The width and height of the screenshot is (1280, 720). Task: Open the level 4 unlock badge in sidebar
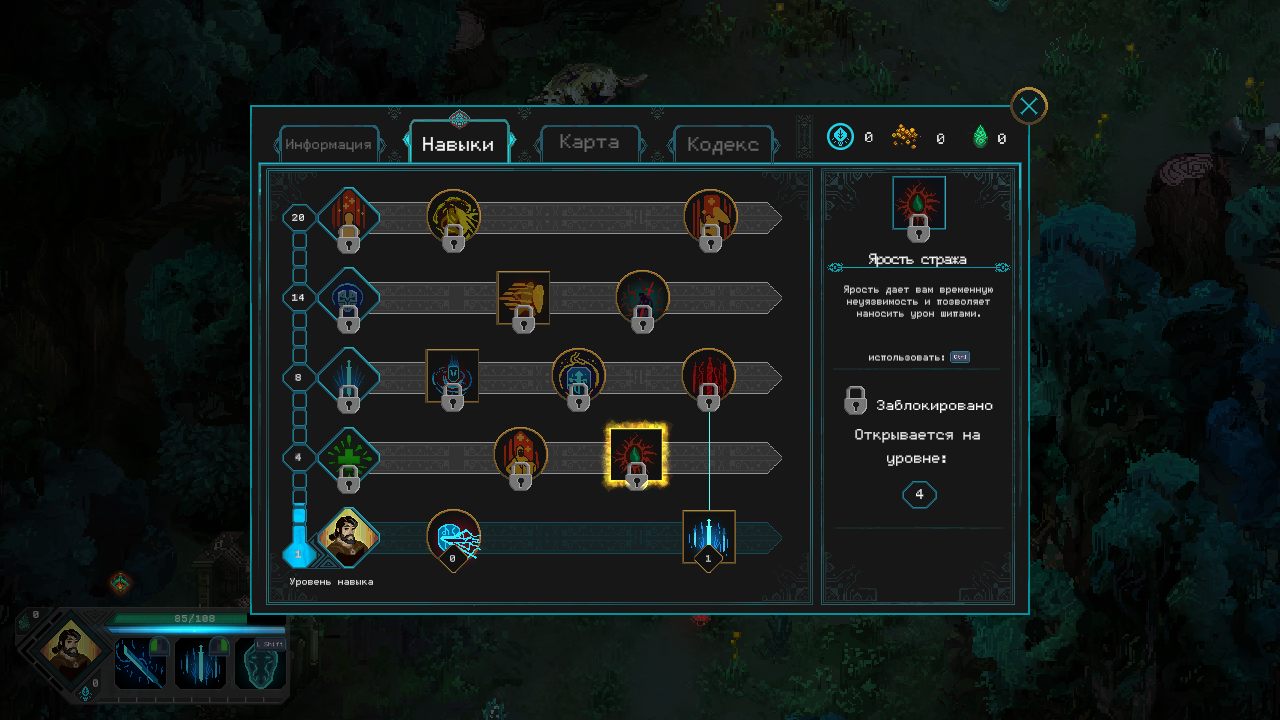pos(918,494)
